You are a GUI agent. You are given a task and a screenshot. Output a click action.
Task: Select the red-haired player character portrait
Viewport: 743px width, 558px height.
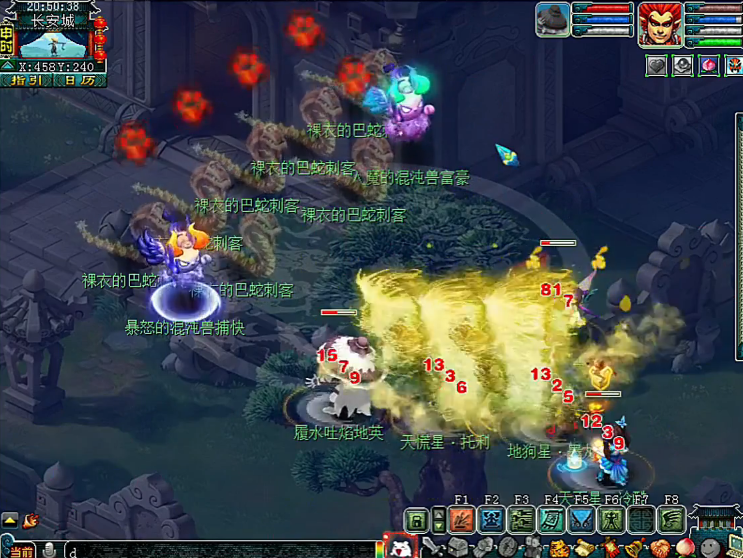click(x=660, y=22)
